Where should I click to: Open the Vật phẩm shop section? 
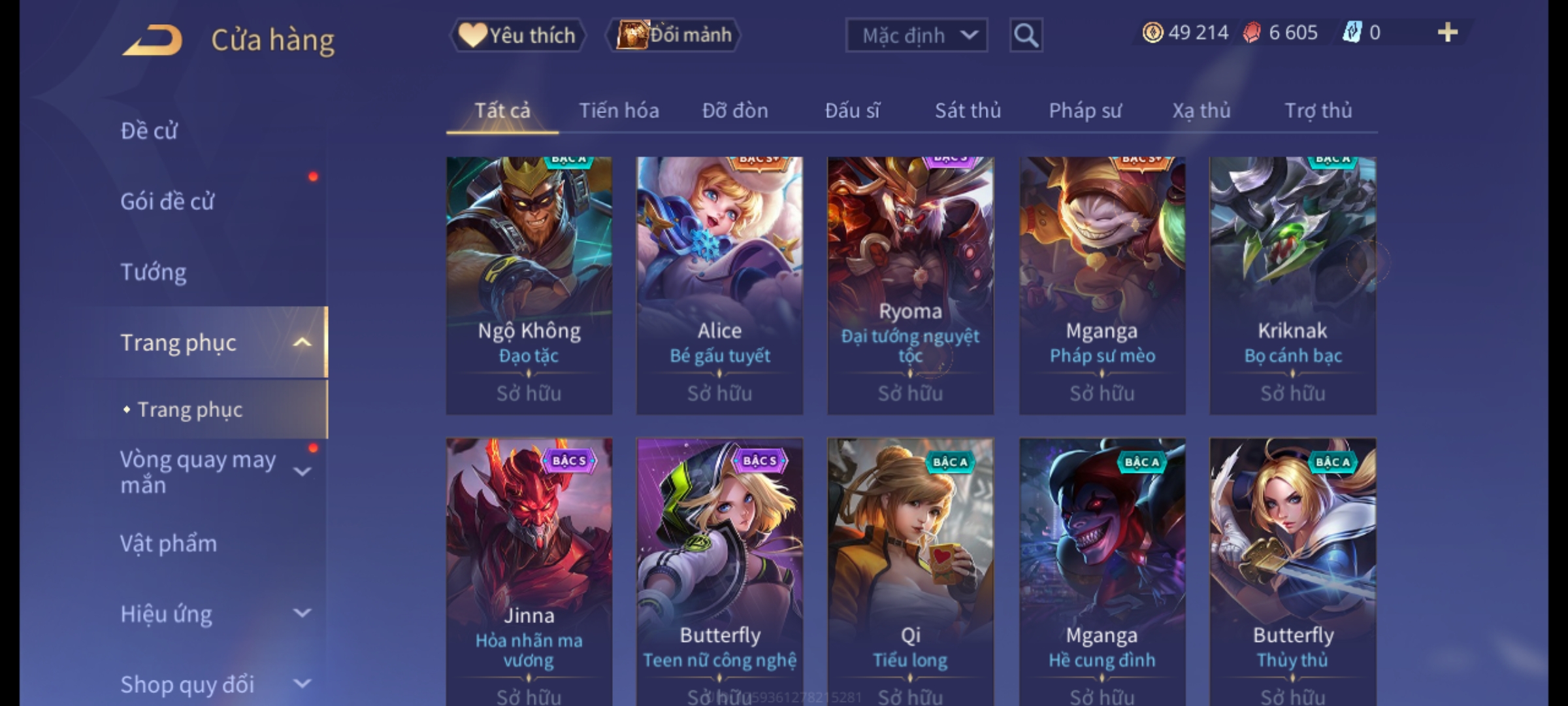pyautogui.click(x=169, y=544)
